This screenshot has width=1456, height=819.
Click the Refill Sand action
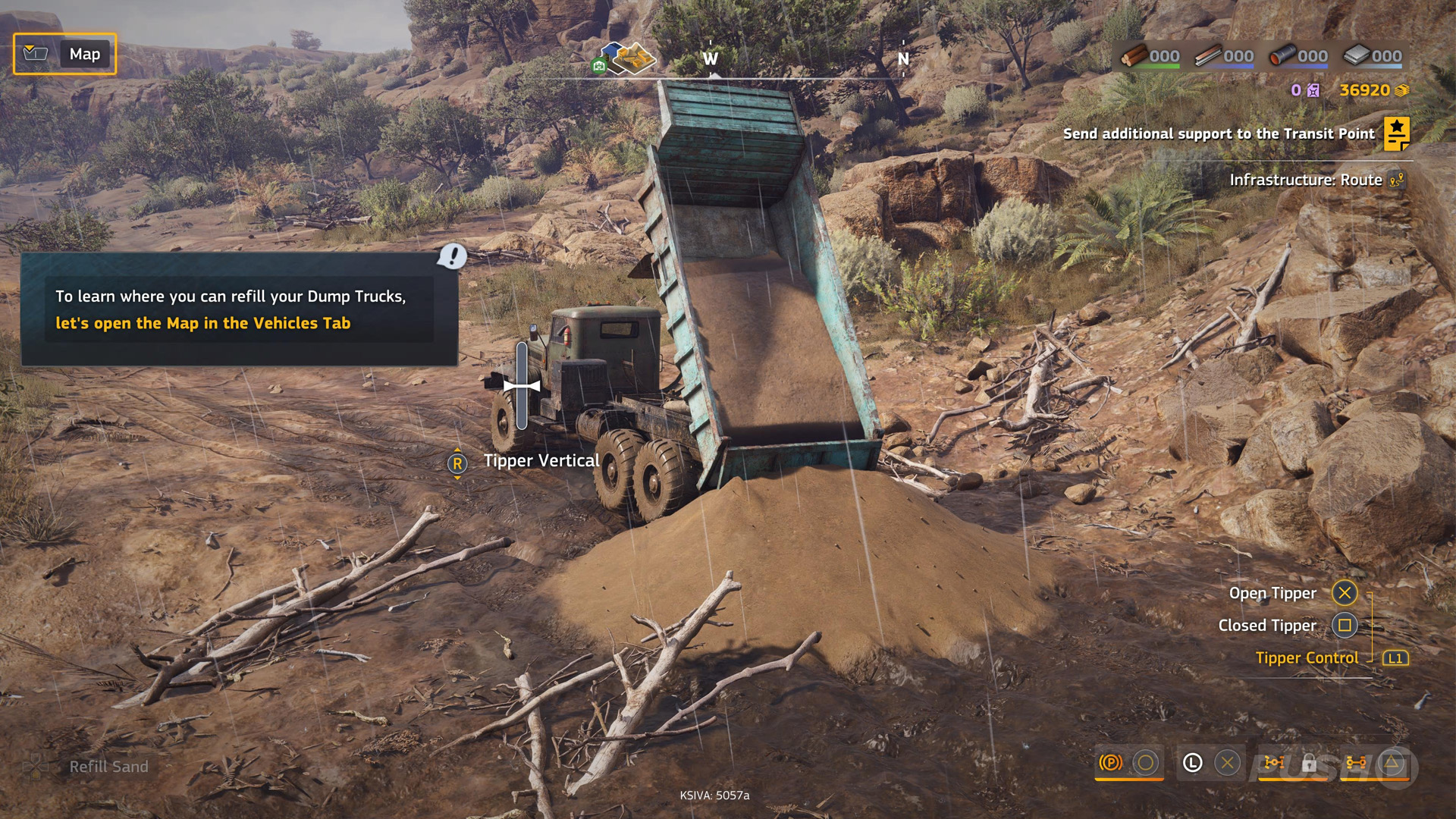click(x=108, y=767)
